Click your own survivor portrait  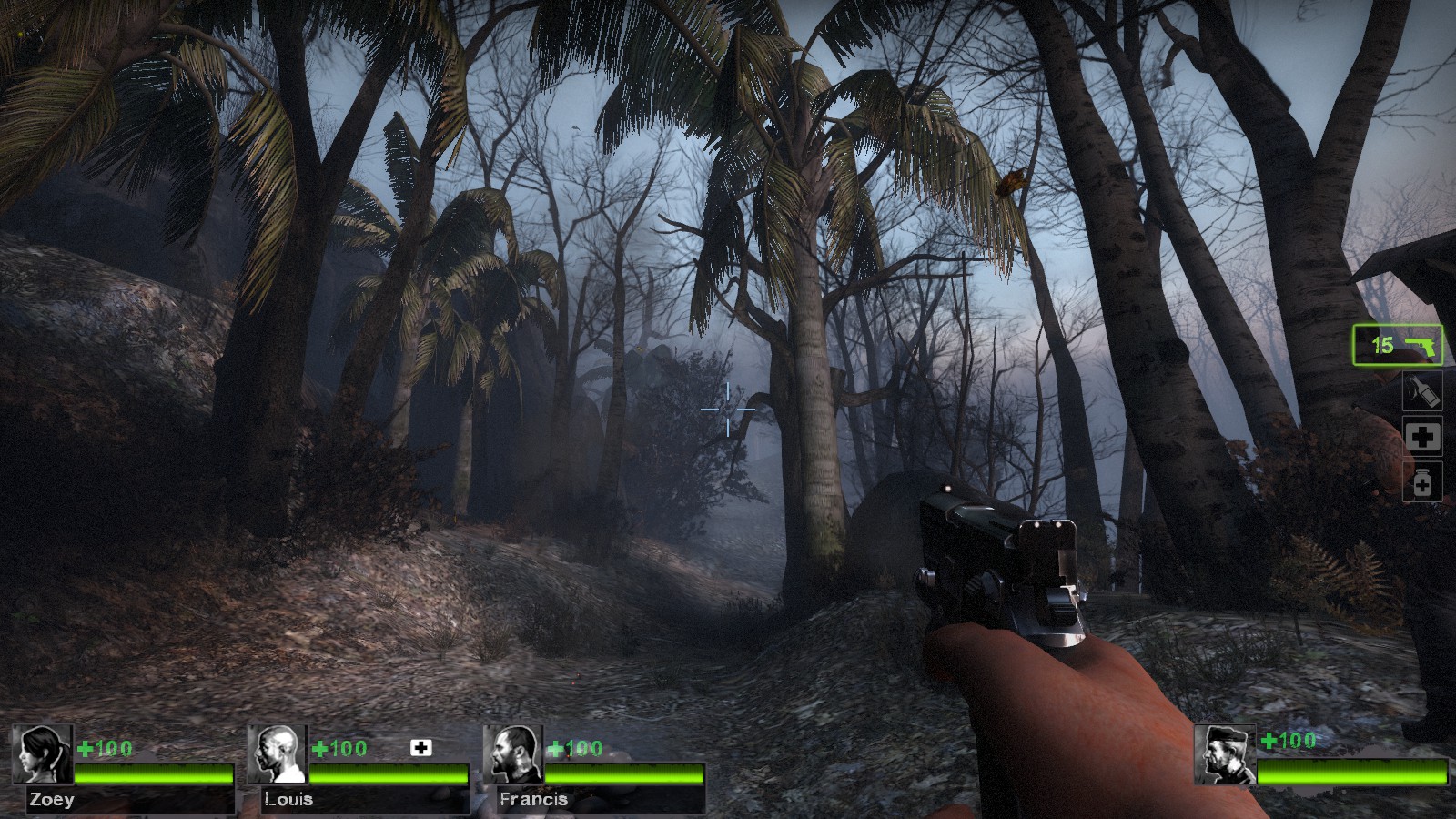point(1225,754)
